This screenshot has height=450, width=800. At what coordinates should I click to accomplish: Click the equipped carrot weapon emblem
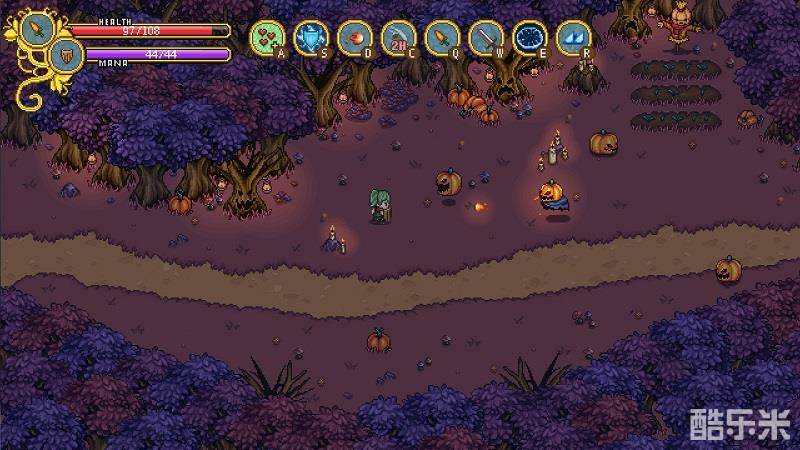click(x=37, y=28)
